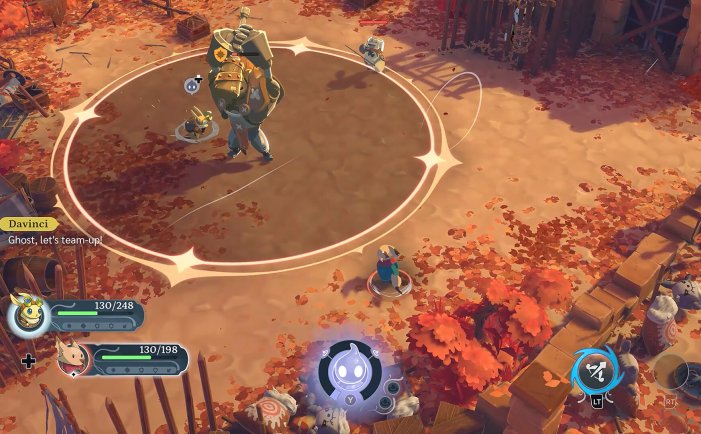This screenshot has height=434, width=701.
Task: Activate the ghost spirit ability icon
Action: pyautogui.click(x=350, y=371)
